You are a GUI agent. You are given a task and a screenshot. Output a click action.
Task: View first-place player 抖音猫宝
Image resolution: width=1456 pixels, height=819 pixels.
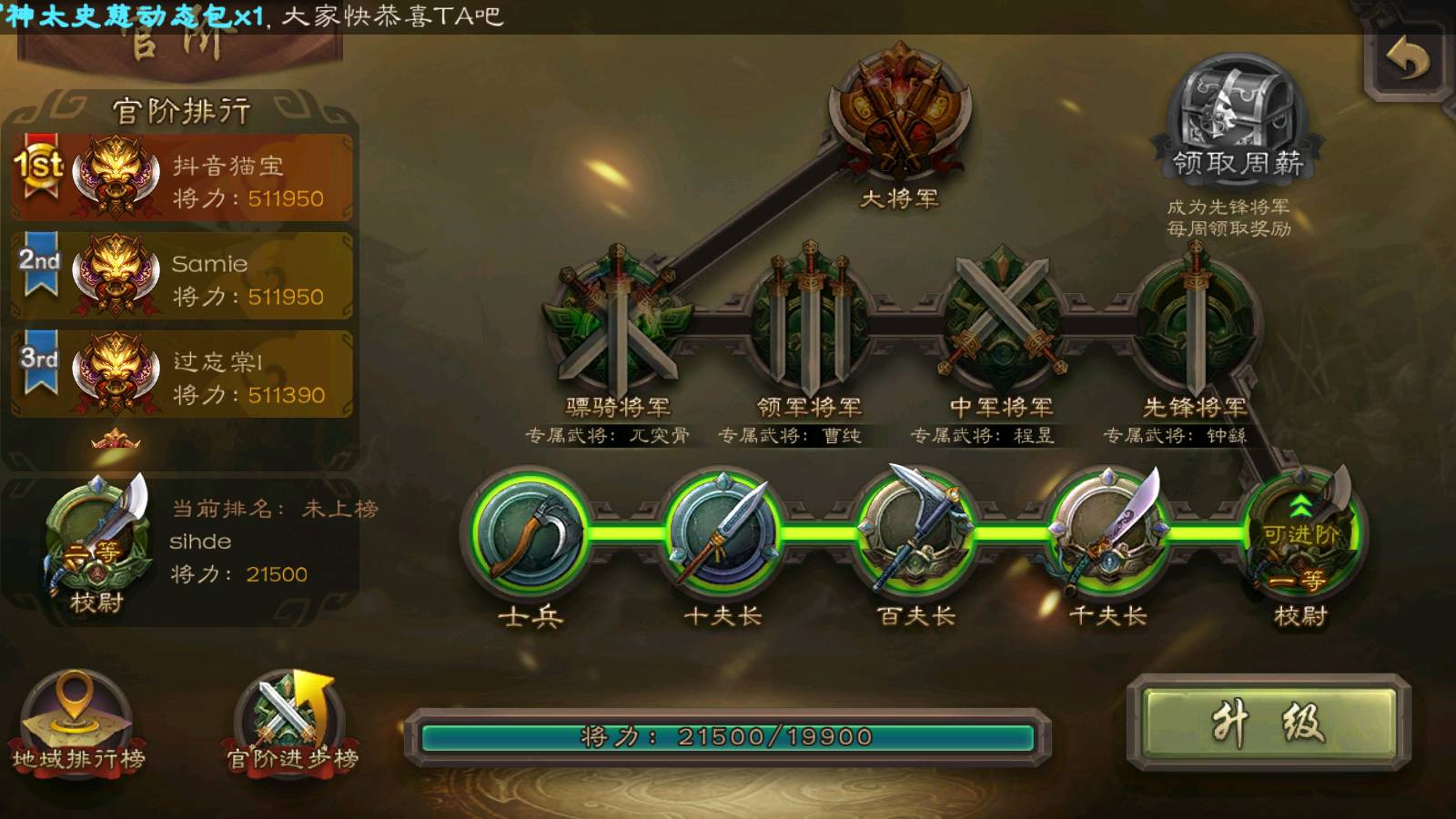[182, 178]
